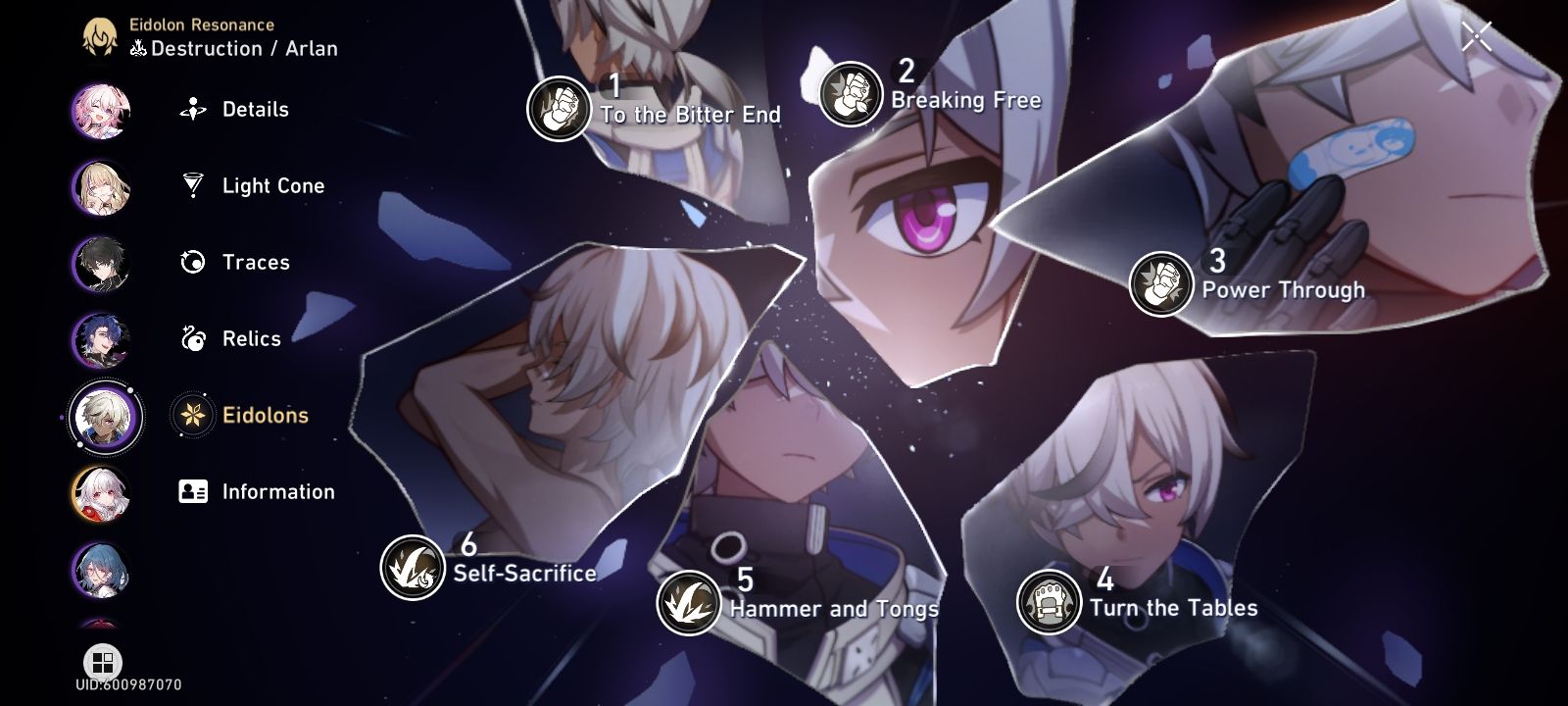Image resolution: width=1568 pixels, height=706 pixels.
Task: Click the Information ID card icon
Action: click(192, 491)
